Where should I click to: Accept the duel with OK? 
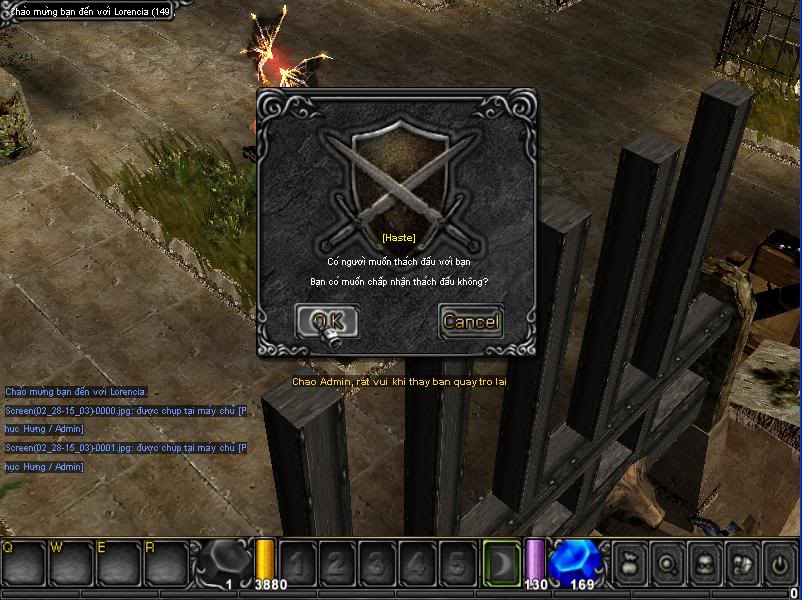(327, 321)
